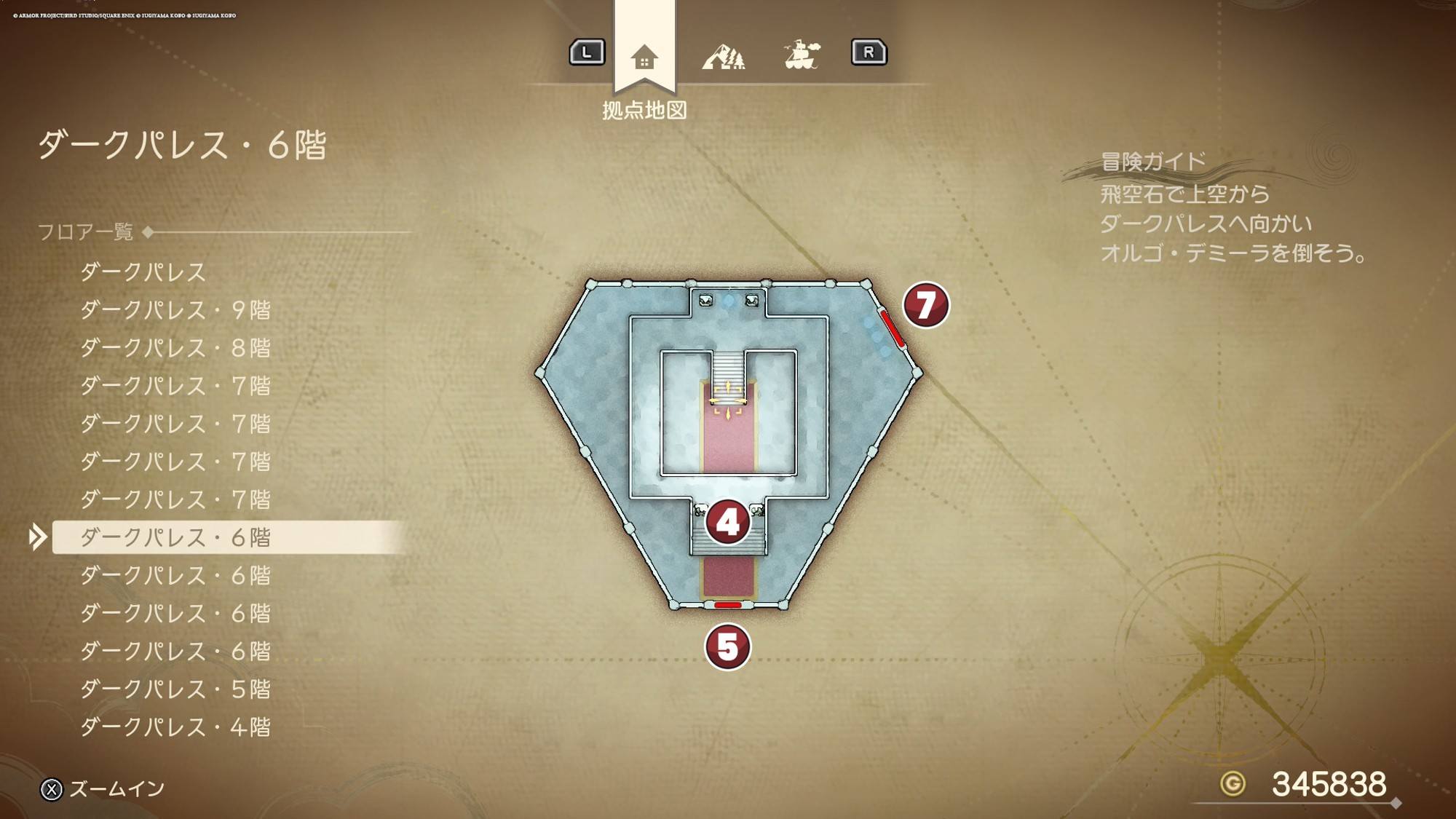Select the highlighted ダークパレス・6階 row
Image resolution: width=1456 pixels, height=819 pixels.
coord(175,537)
